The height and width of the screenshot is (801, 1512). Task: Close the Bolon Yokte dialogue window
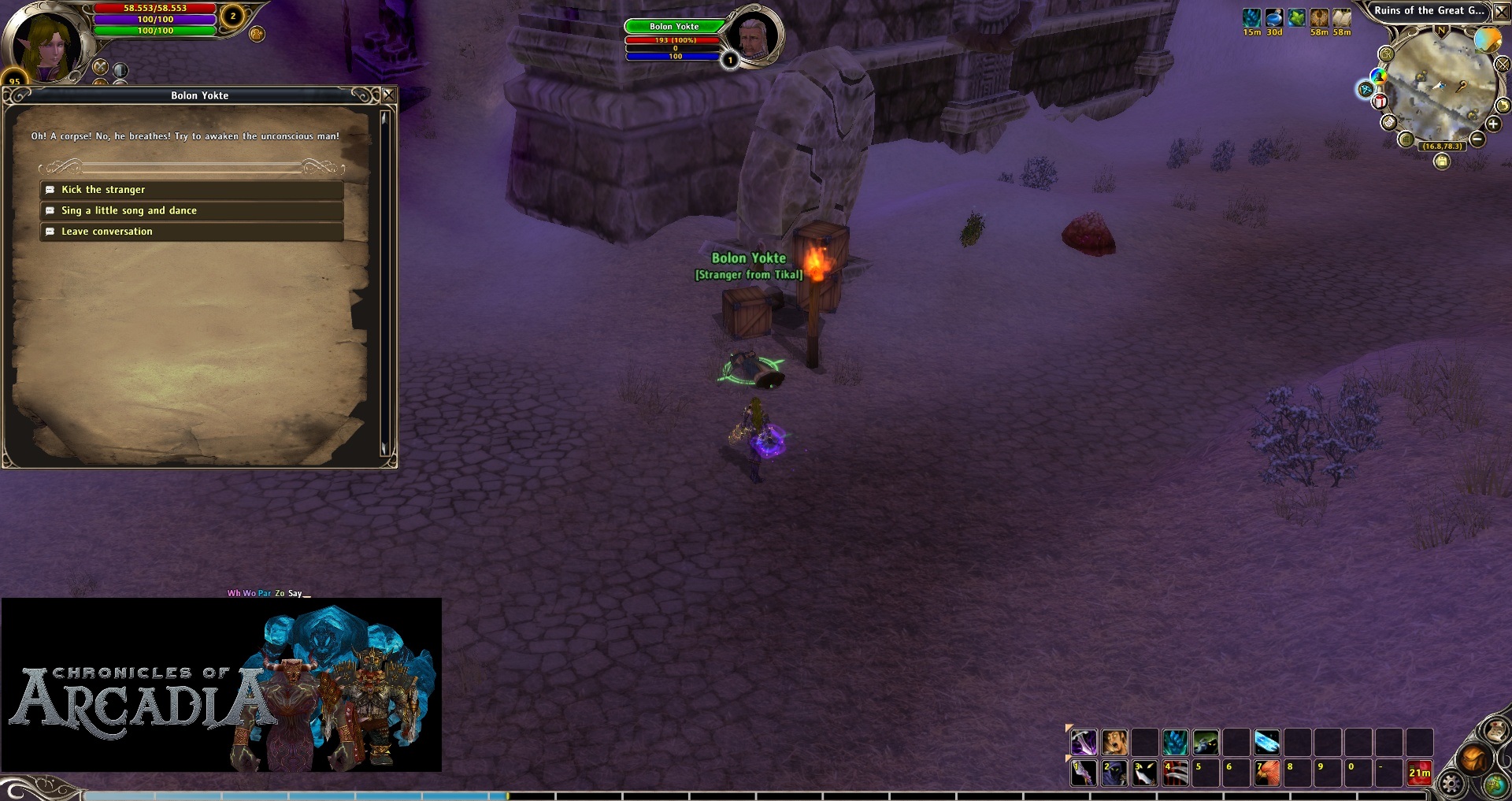pyautogui.click(x=388, y=95)
